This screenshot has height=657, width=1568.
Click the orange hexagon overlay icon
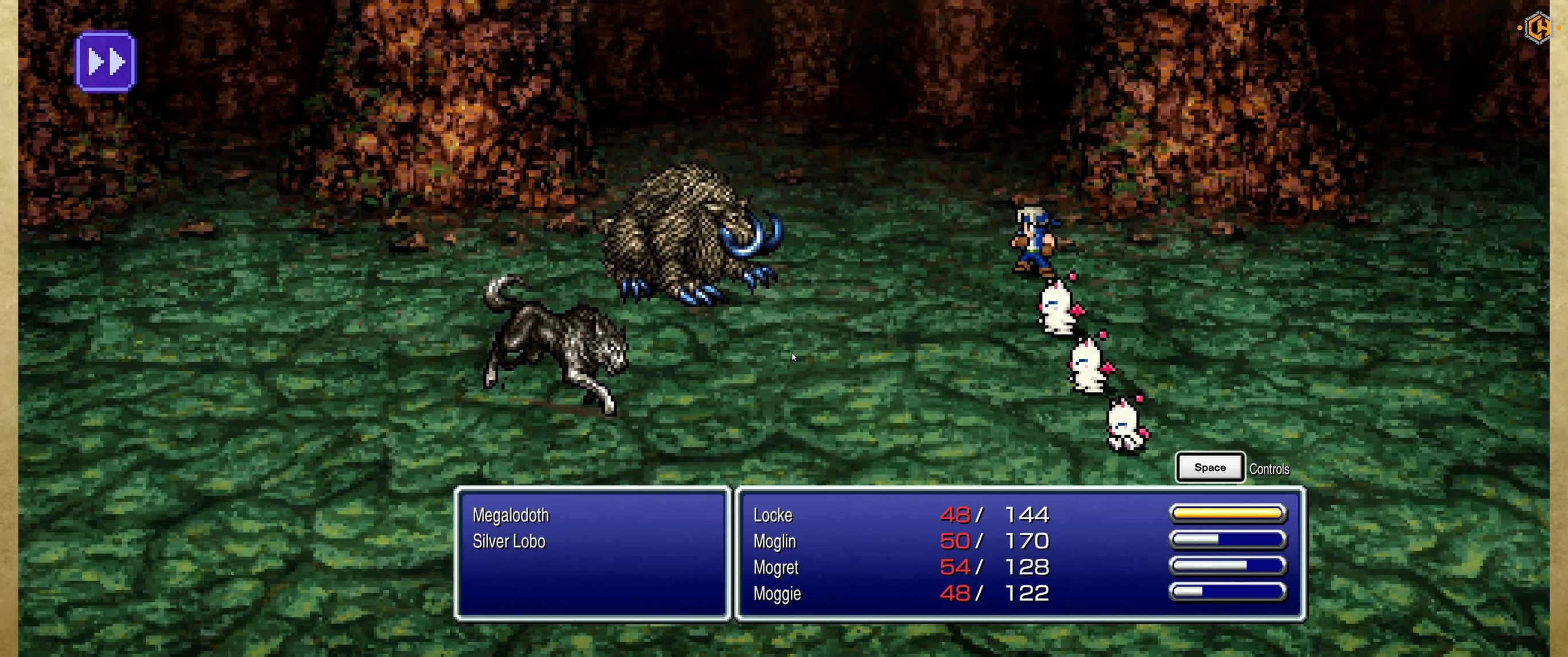pos(1538,28)
